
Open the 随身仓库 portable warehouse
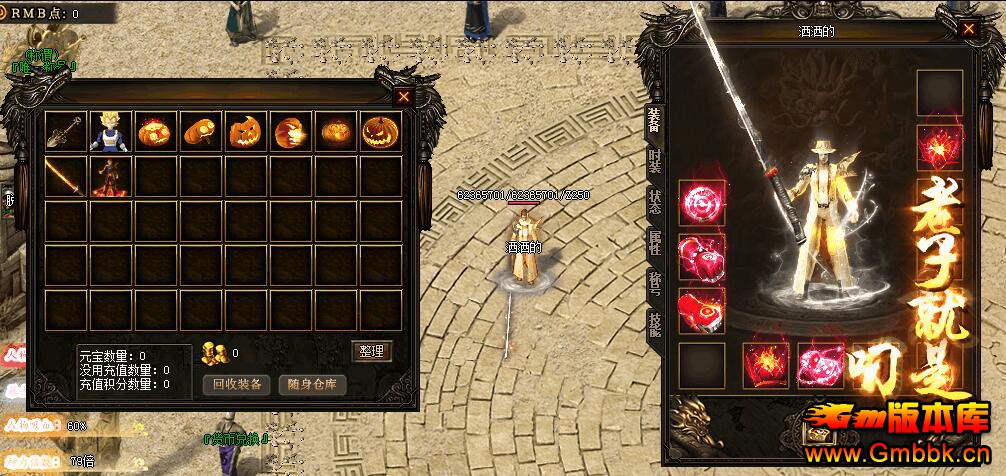point(312,384)
